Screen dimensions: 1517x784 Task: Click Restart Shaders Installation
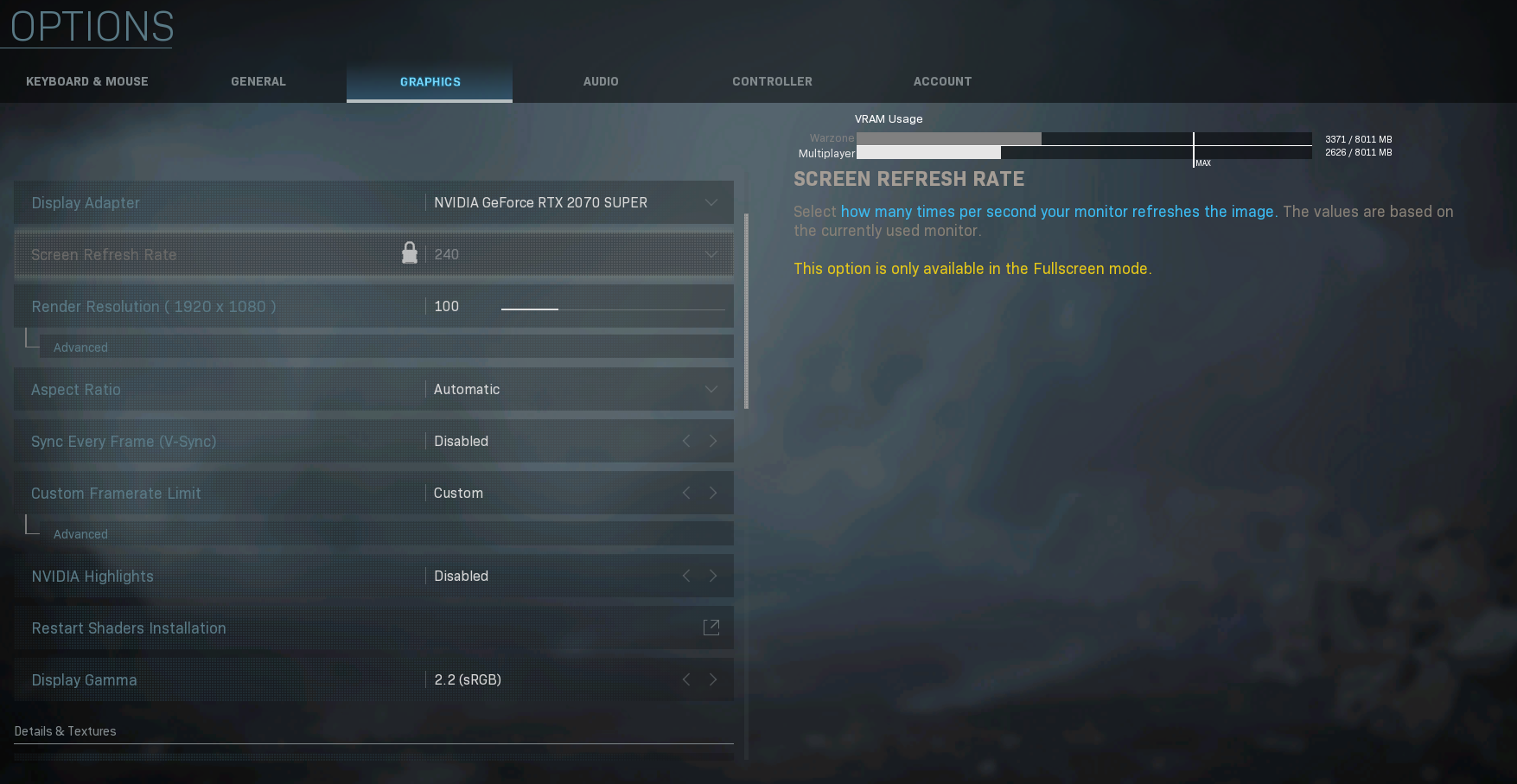pyautogui.click(x=128, y=628)
